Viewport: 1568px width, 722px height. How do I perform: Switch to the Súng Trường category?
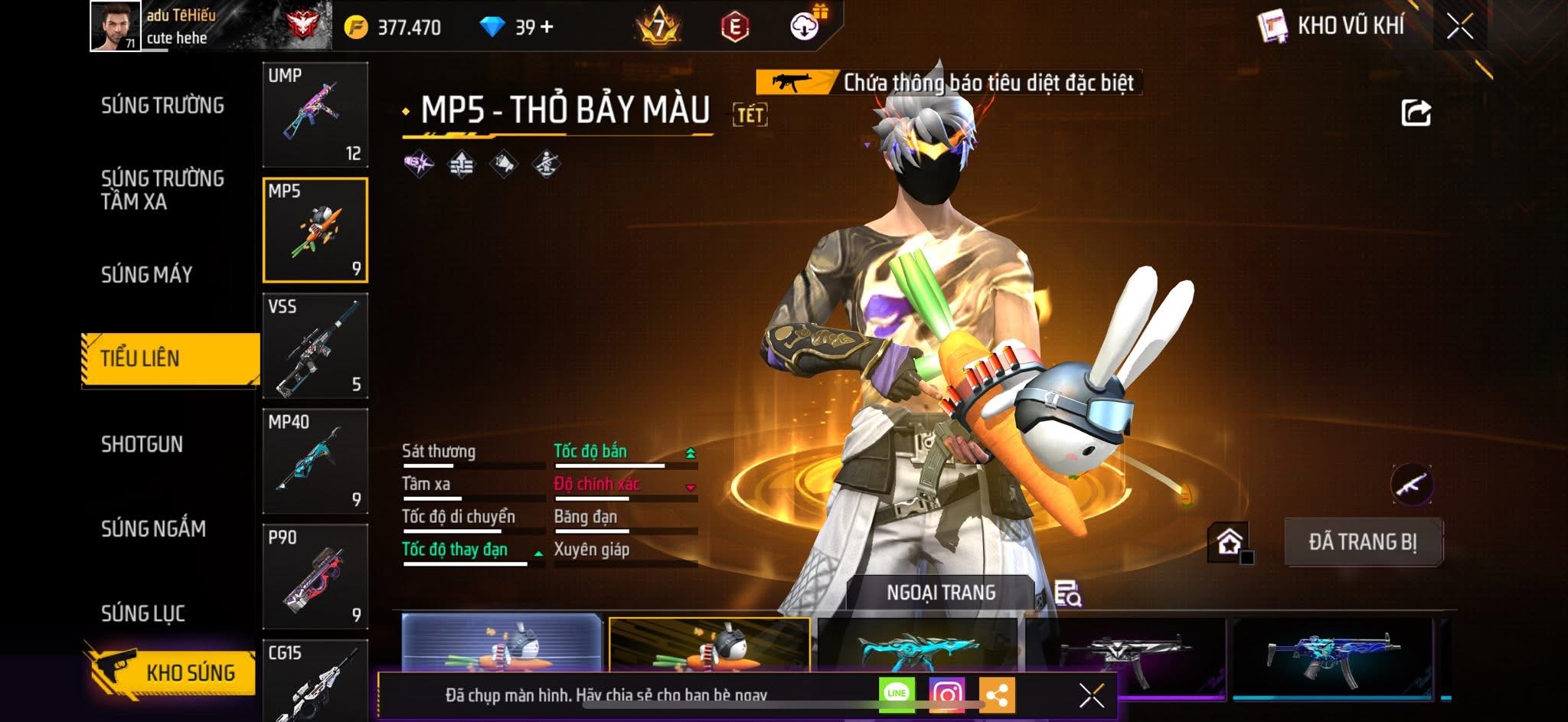(x=162, y=106)
